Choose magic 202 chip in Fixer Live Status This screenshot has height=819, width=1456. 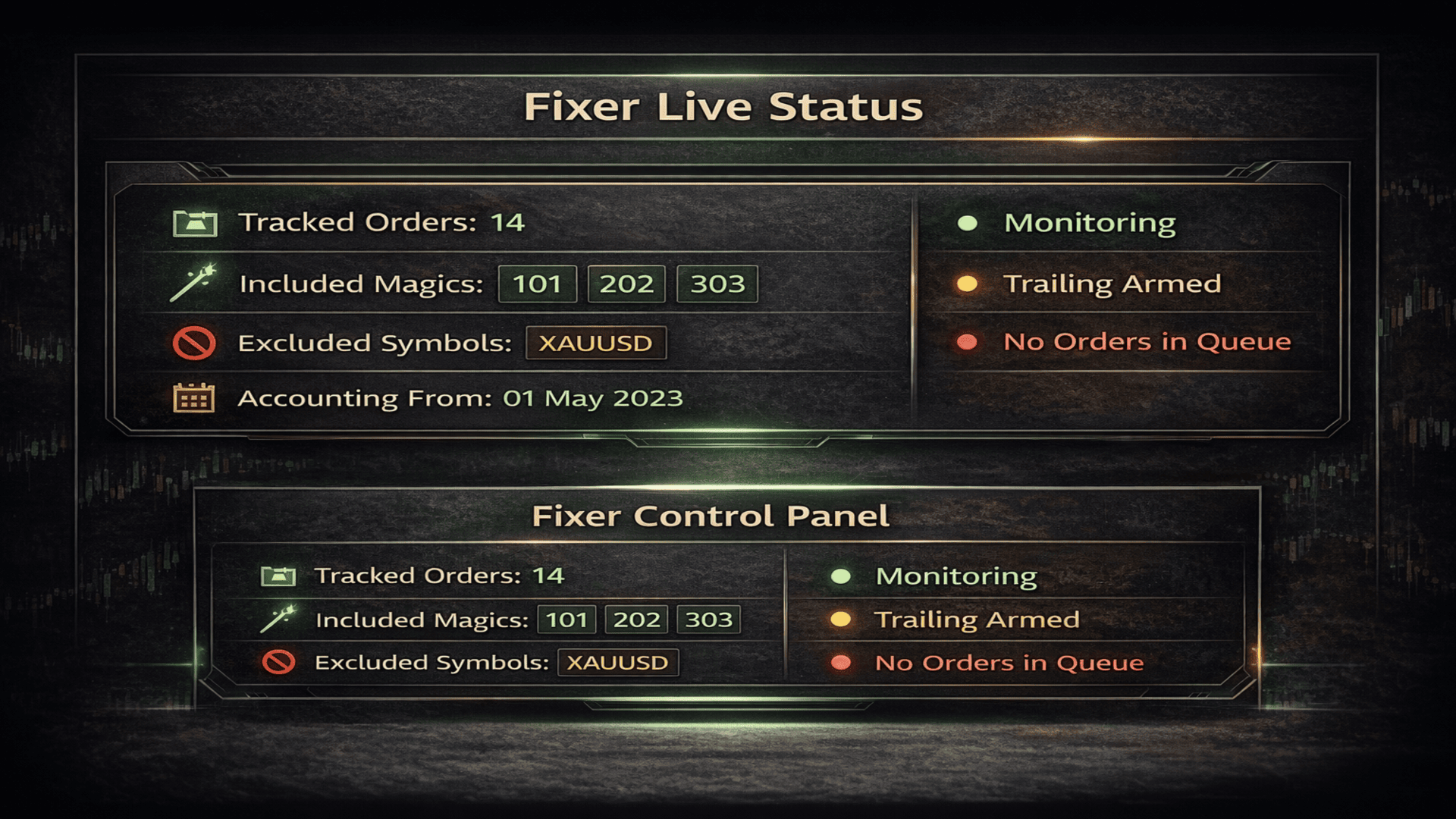(x=626, y=284)
